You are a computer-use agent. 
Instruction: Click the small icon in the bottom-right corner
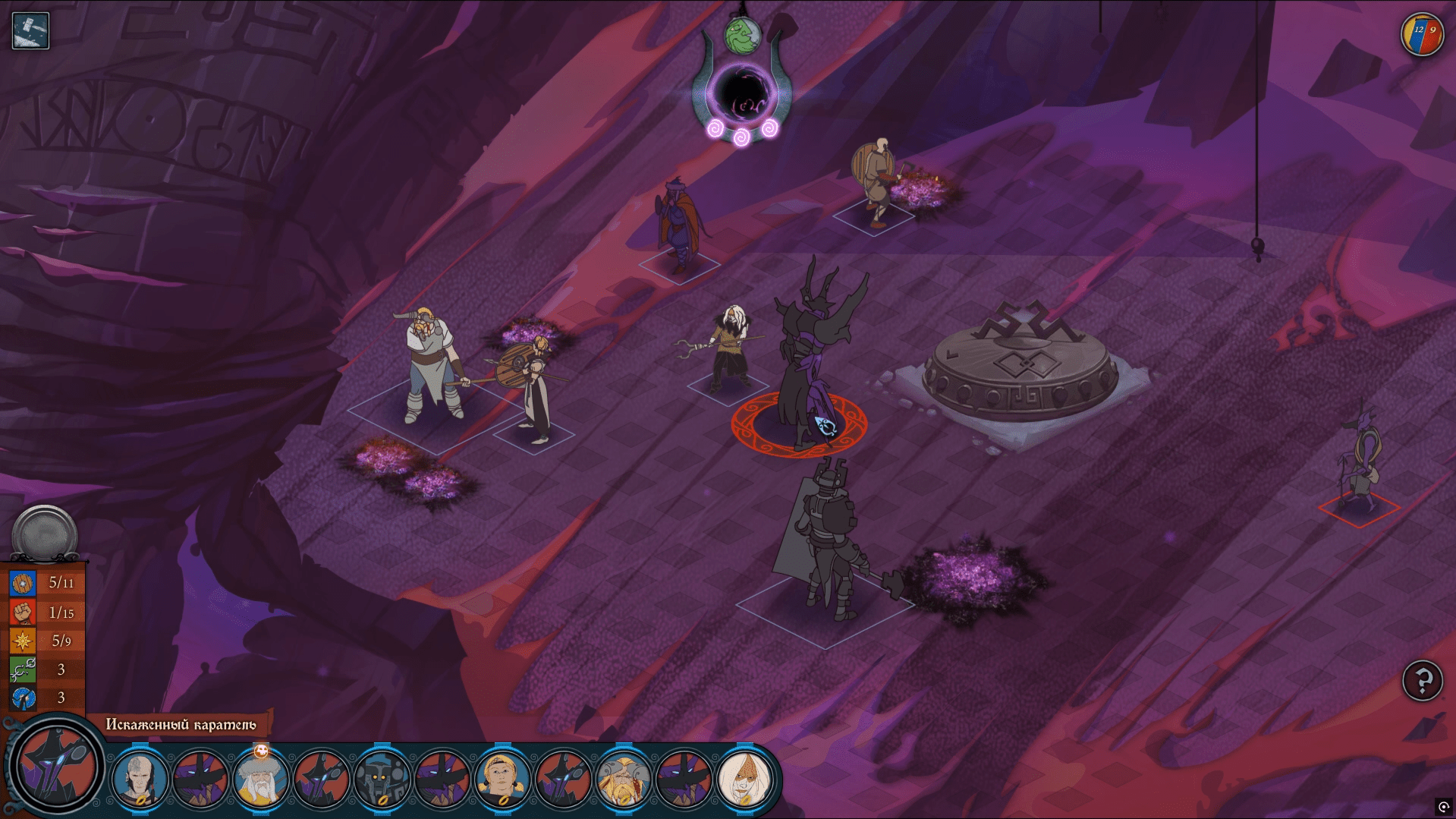tap(1443, 807)
